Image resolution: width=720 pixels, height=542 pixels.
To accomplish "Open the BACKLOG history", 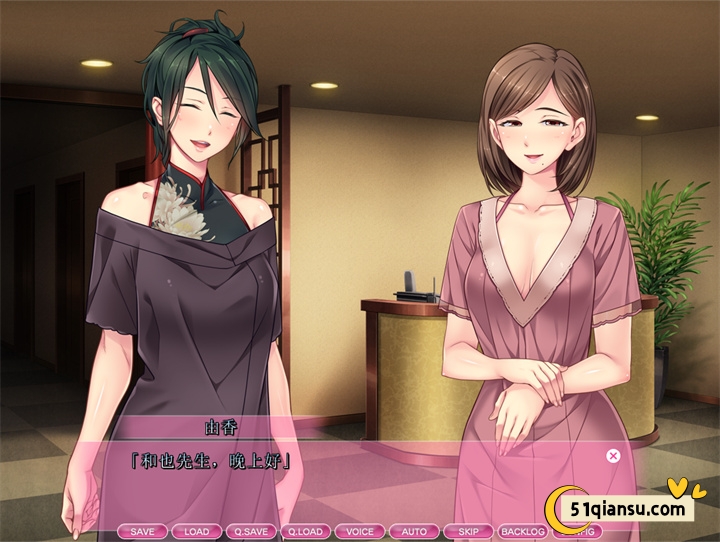I will tap(521, 531).
